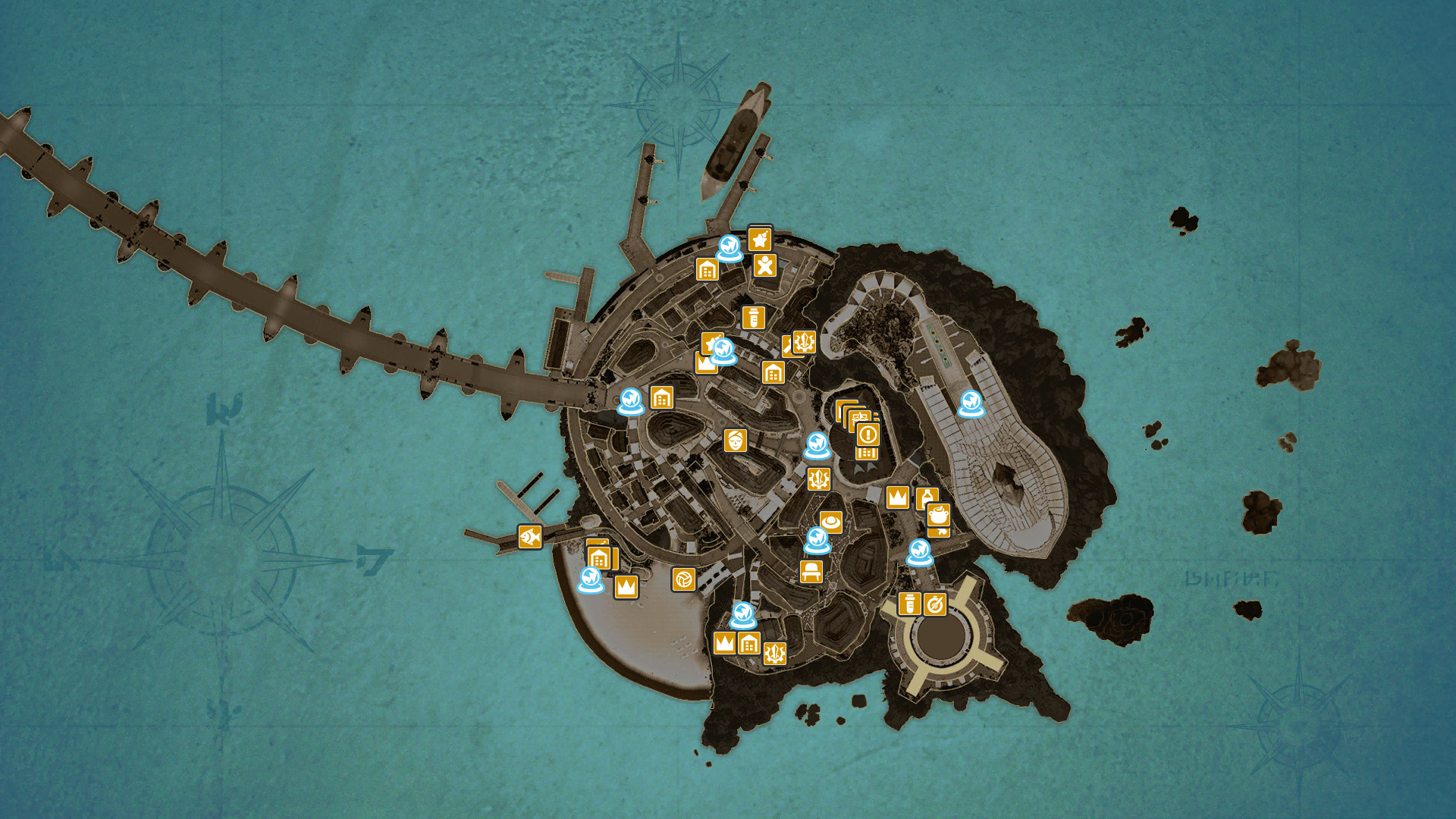The width and height of the screenshot is (1456, 819).
Task: Click the volleyball marker on the beach
Action: [x=683, y=579]
